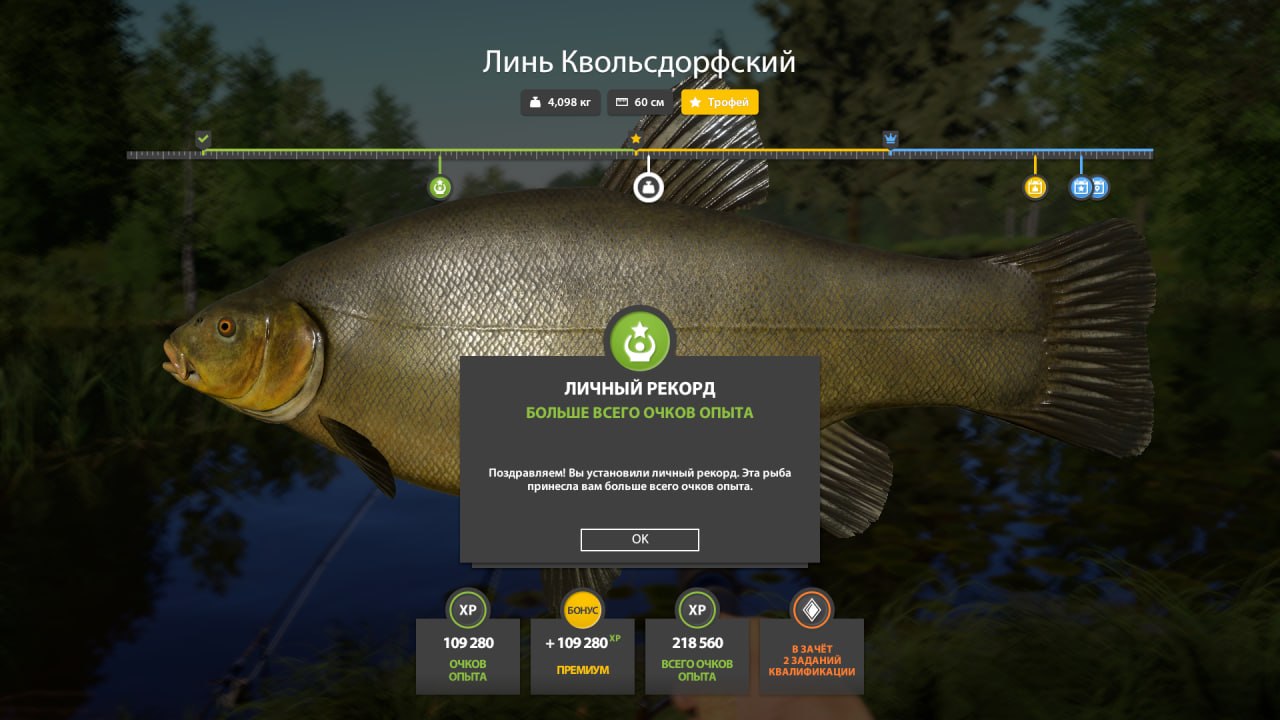Select the green XP icon above 109 280
1280x720 pixels.
[467, 609]
